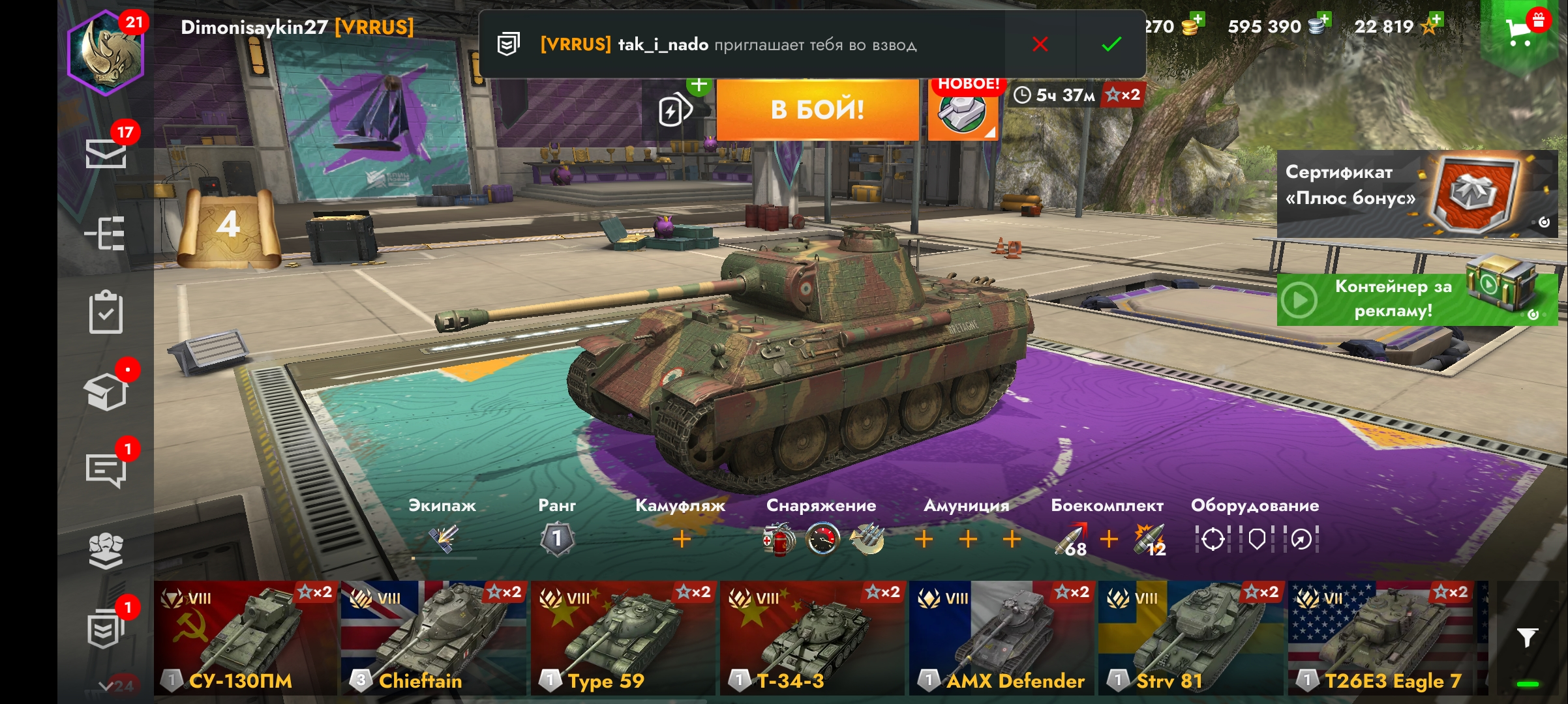
Task: Start a match with the В БОЙ! button
Action: tap(817, 110)
